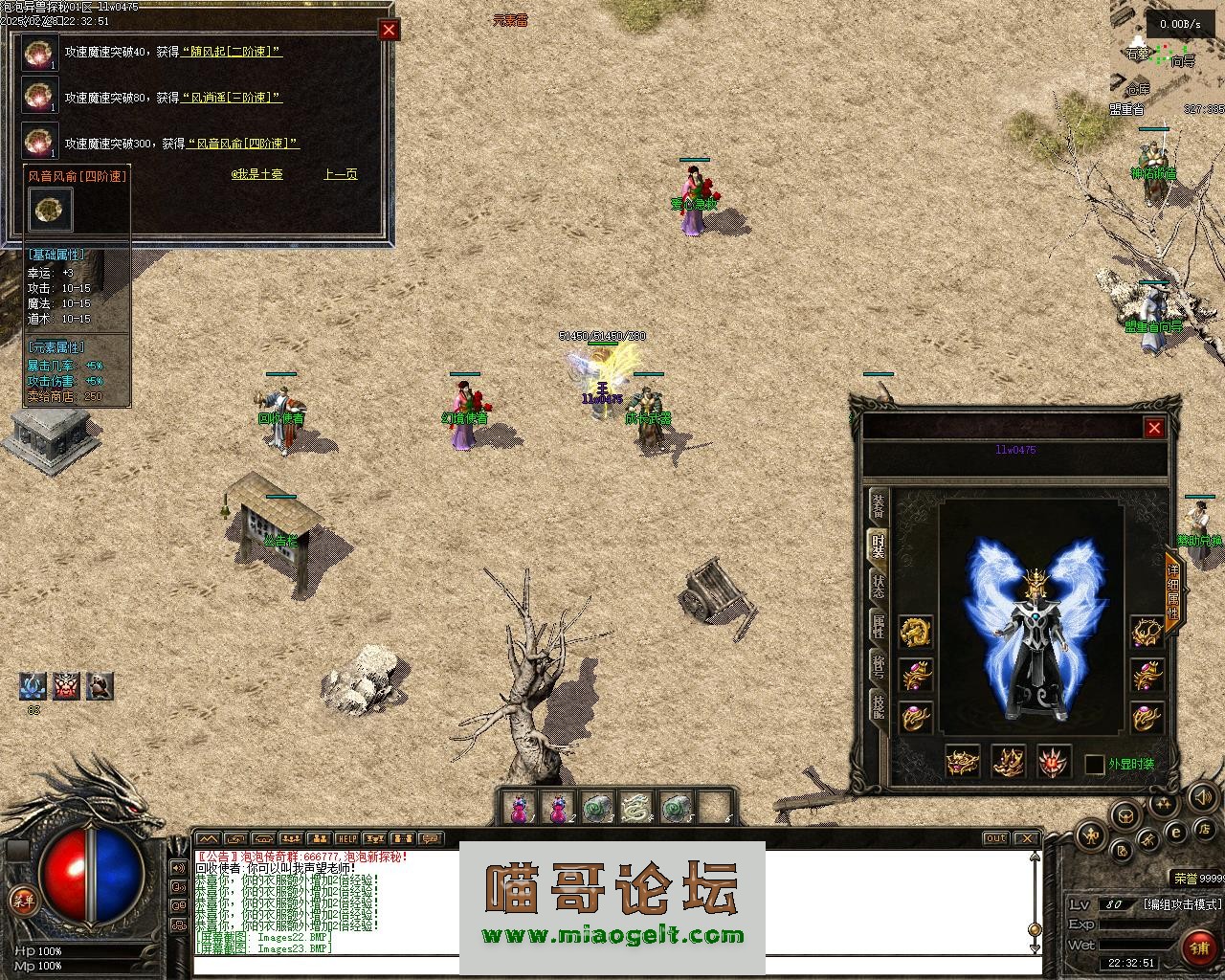
Task: Use the first pink potion hotbar slot
Action: (x=518, y=809)
